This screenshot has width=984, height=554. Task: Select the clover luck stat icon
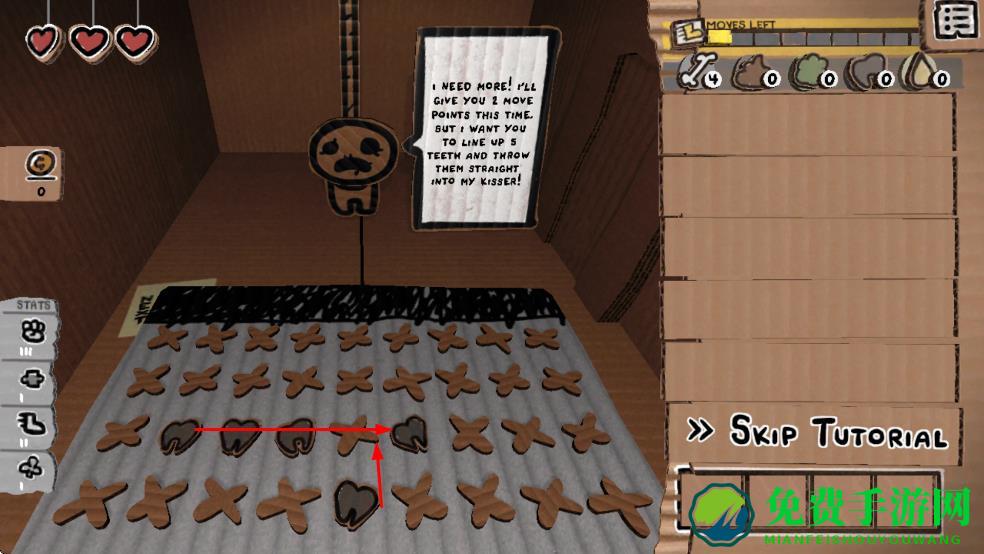(x=31, y=468)
